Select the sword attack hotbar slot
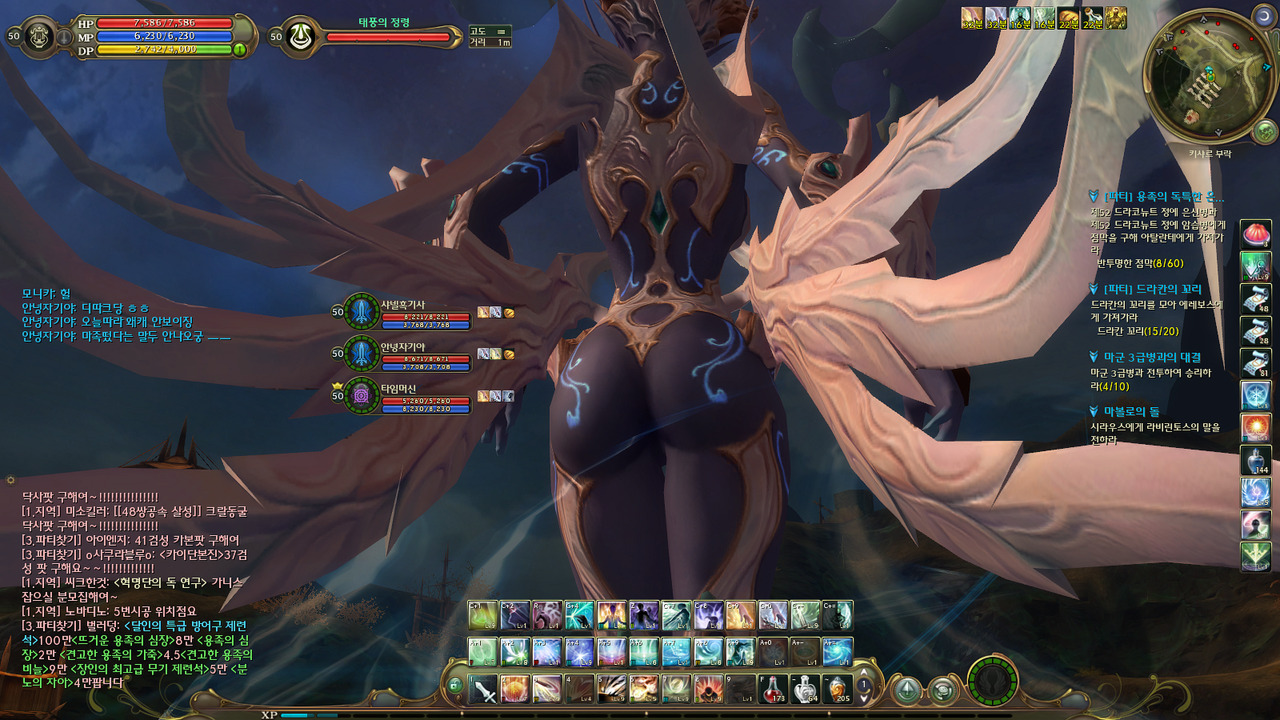 [x=484, y=689]
